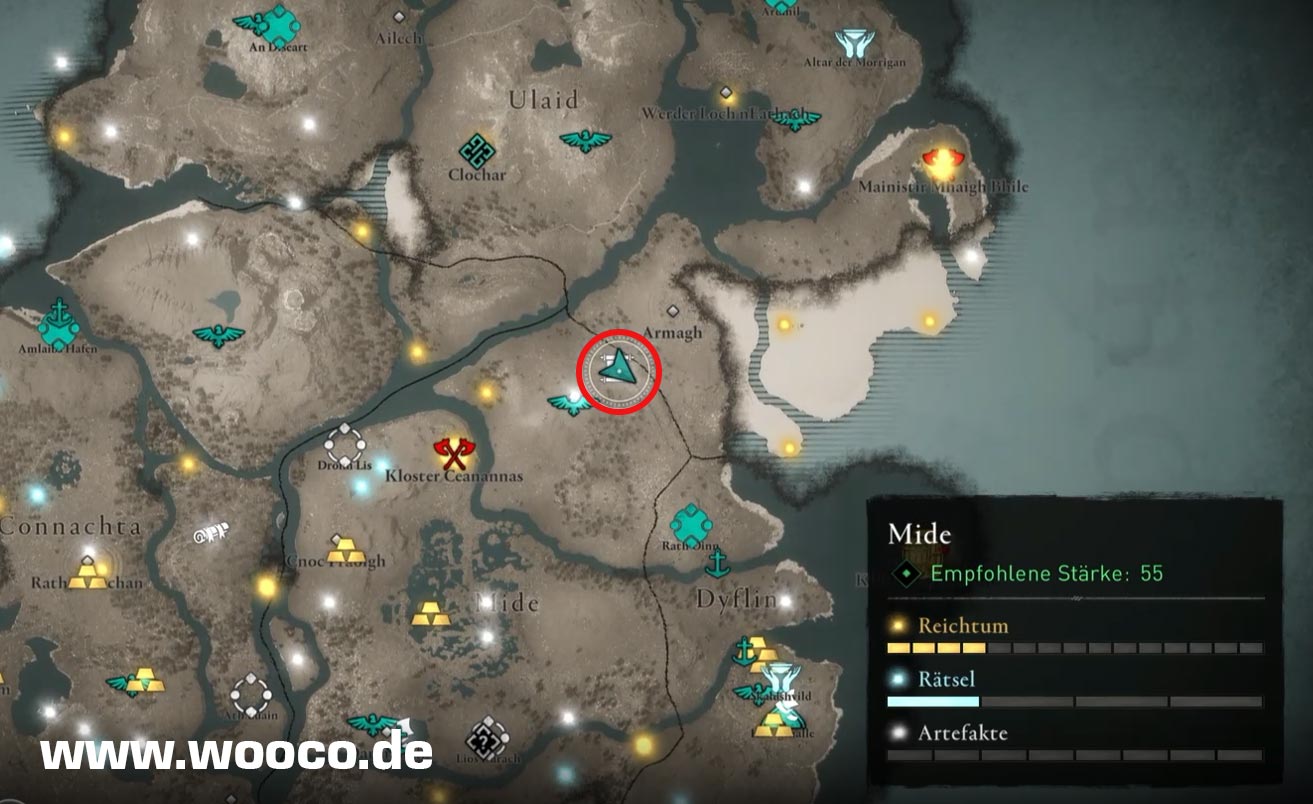Select the Ailech diamond location marker

coord(400,17)
